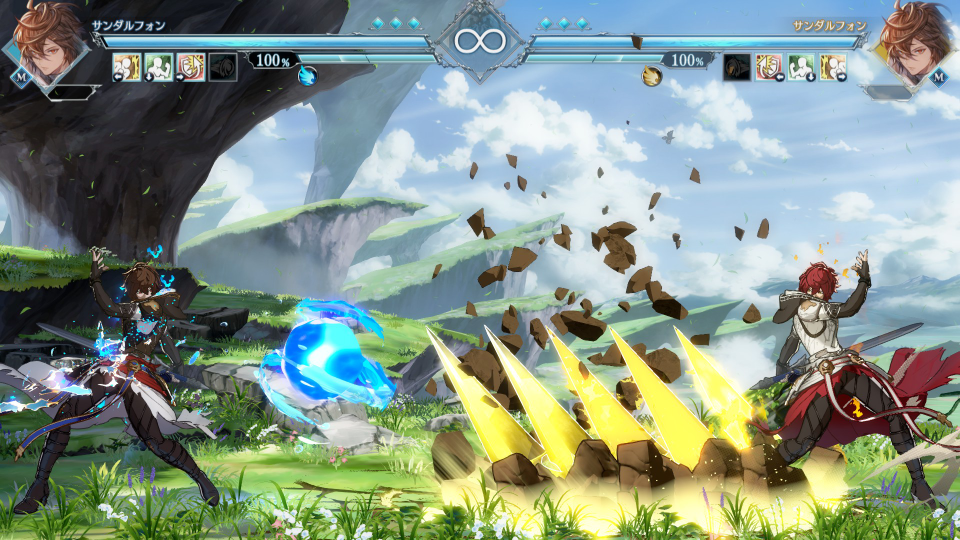The height and width of the screenshot is (540, 960).
Task: Click the blue wing emblem
Action: click(x=308, y=75)
